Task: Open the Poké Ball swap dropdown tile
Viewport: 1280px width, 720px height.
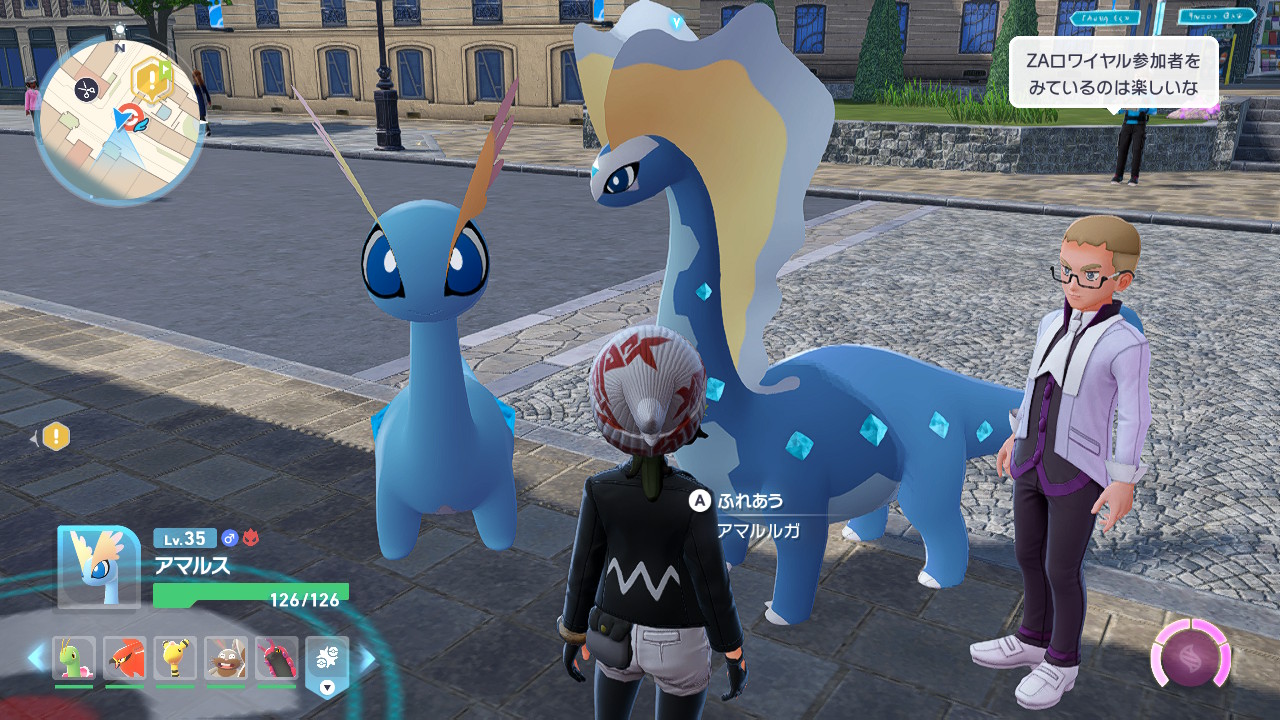Action: [x=327, y=664]
